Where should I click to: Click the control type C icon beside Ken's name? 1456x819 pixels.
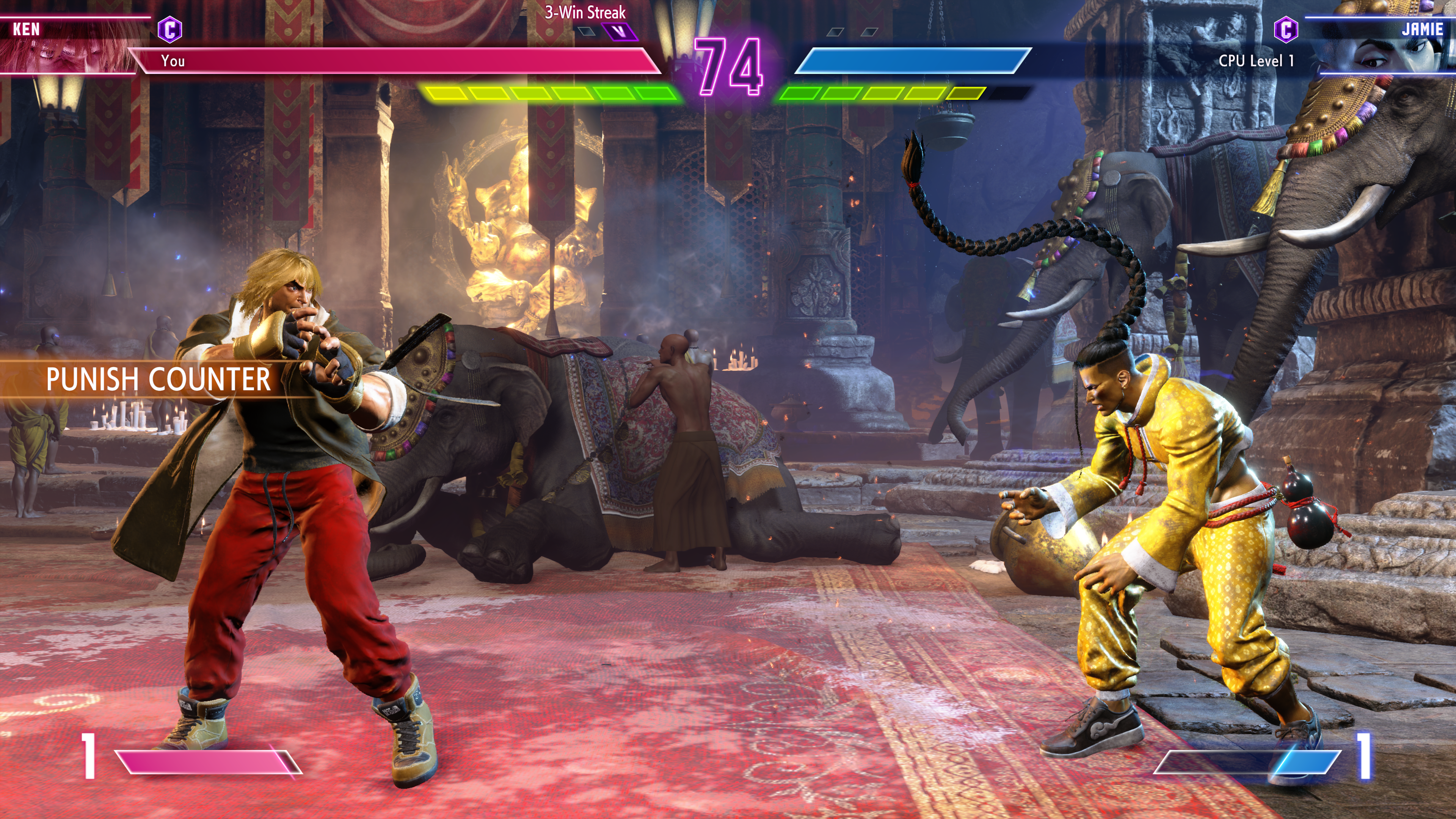coord(169,30)
